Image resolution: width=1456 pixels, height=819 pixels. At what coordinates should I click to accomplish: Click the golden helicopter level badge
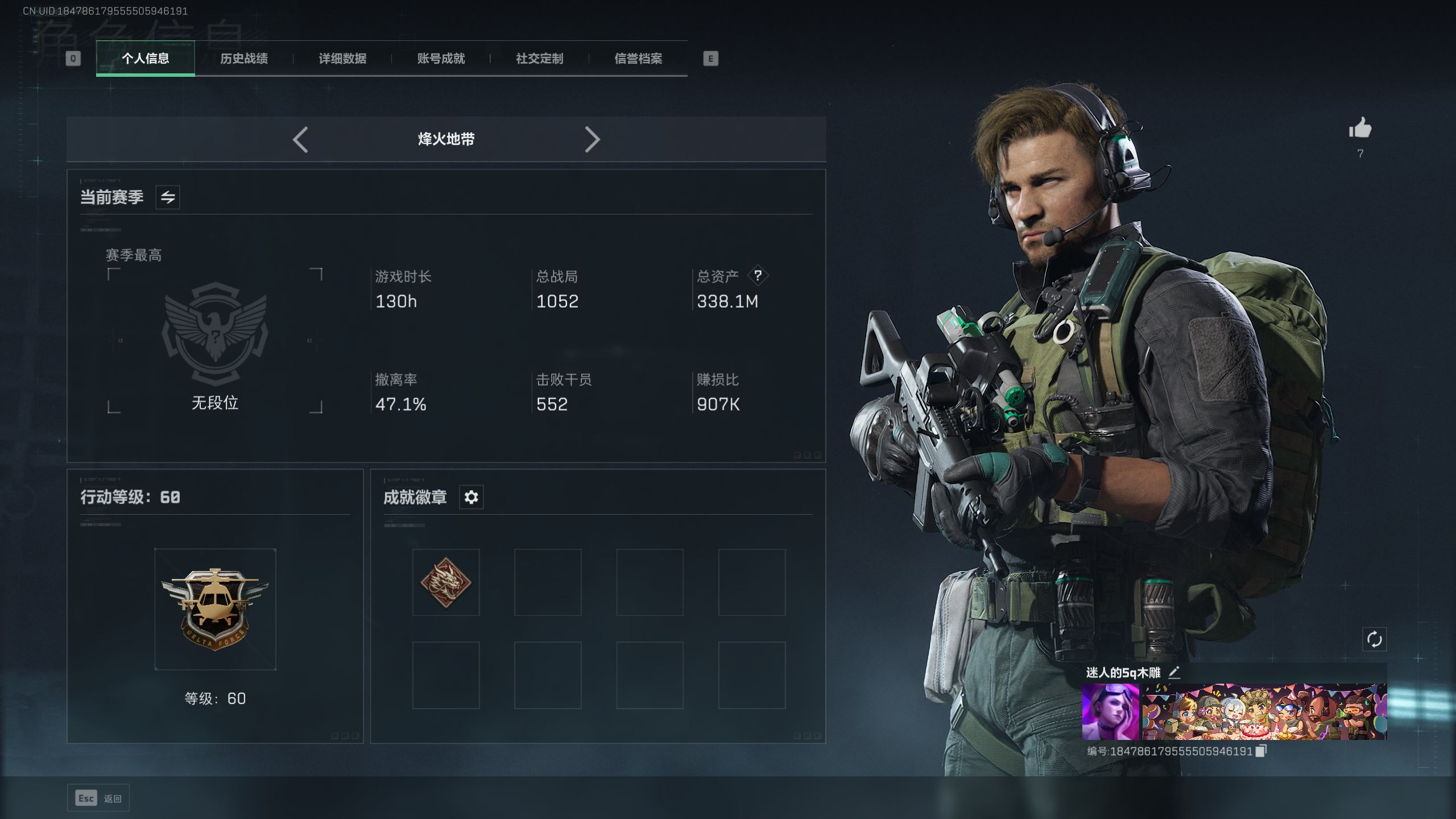215,609
